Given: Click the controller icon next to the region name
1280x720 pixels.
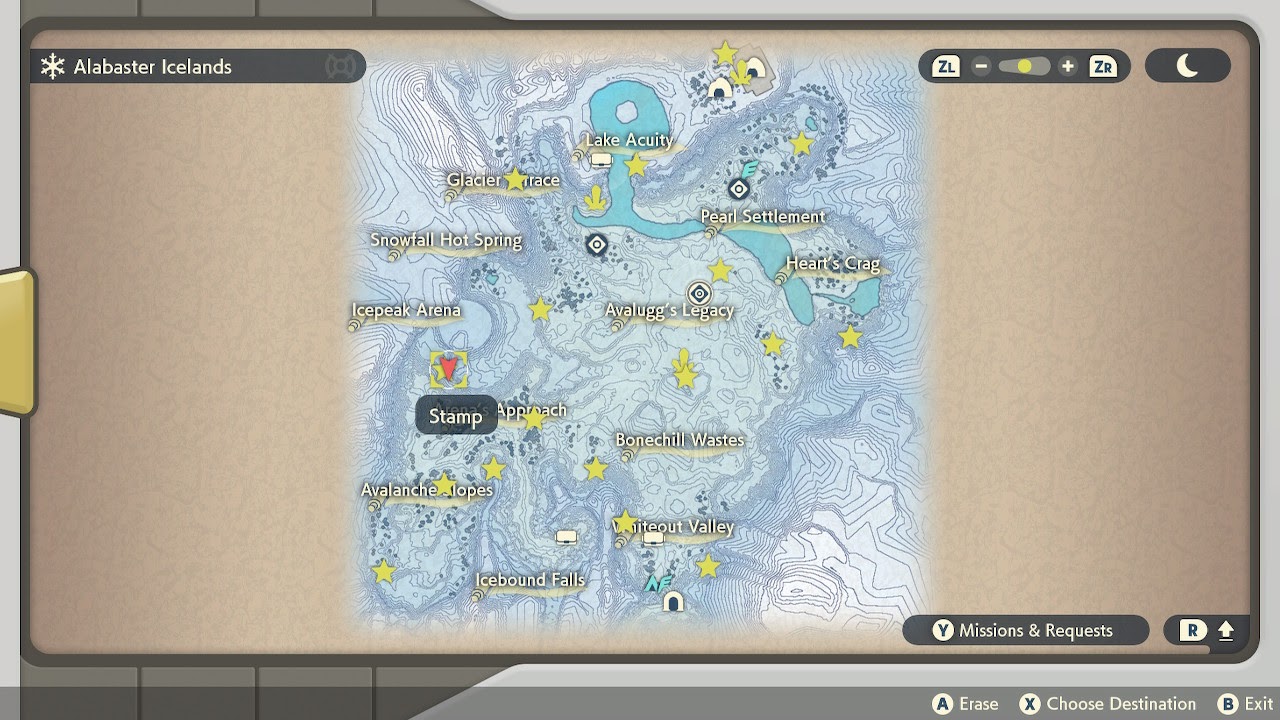Looking at the screenshot, I should click(341, 66).
